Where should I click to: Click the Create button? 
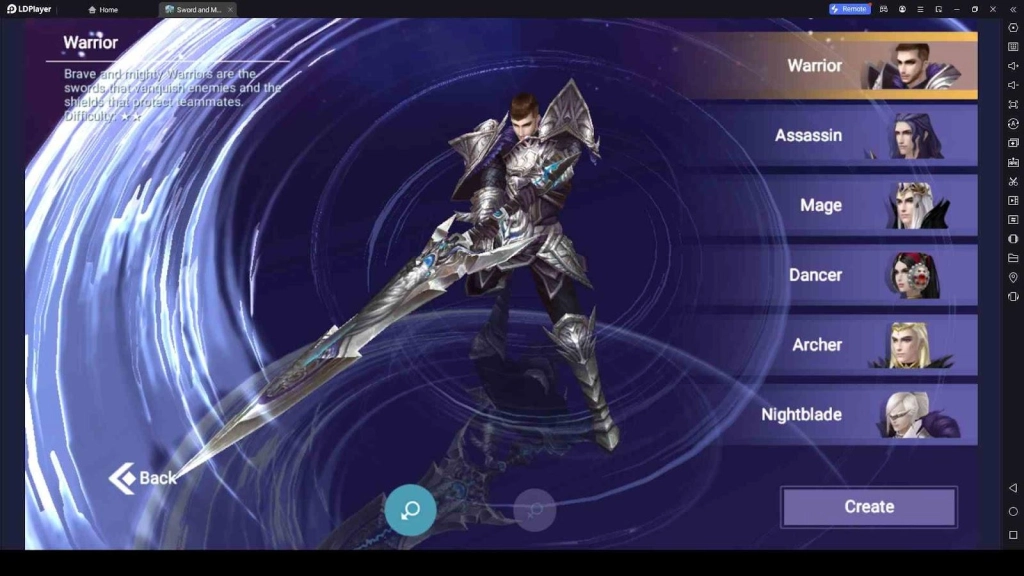869,507
